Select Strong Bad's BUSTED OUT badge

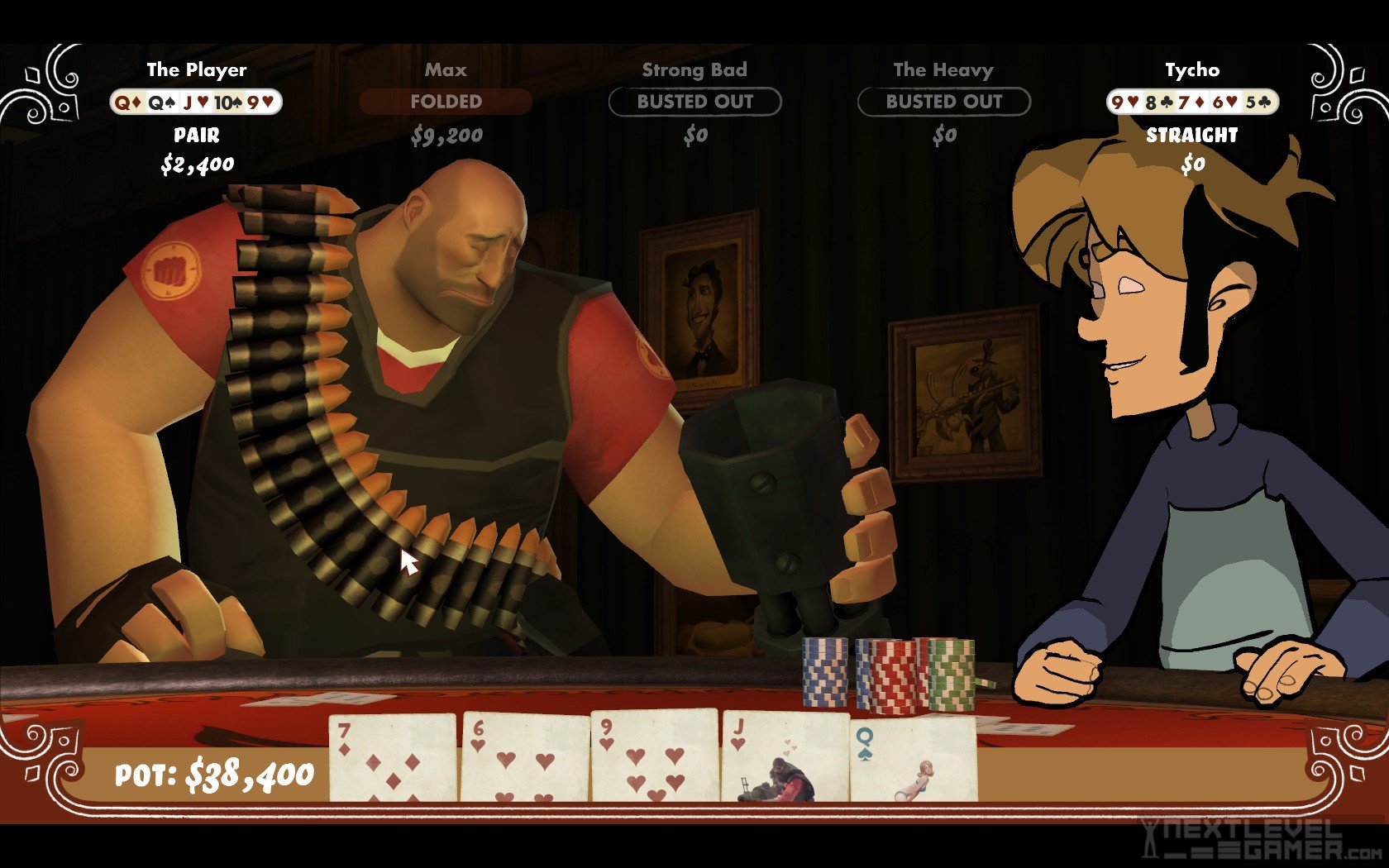[x=694, y=102]
